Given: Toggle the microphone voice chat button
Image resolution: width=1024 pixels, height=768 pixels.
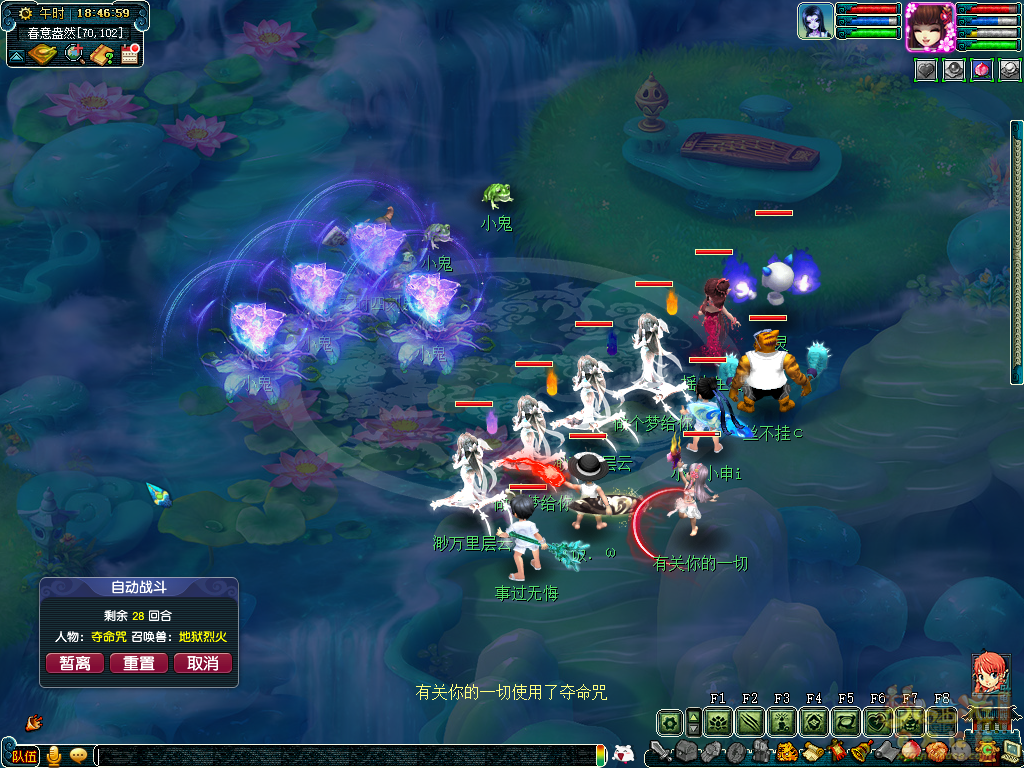Looking at the screenshot, I should (x=54, y=756).
